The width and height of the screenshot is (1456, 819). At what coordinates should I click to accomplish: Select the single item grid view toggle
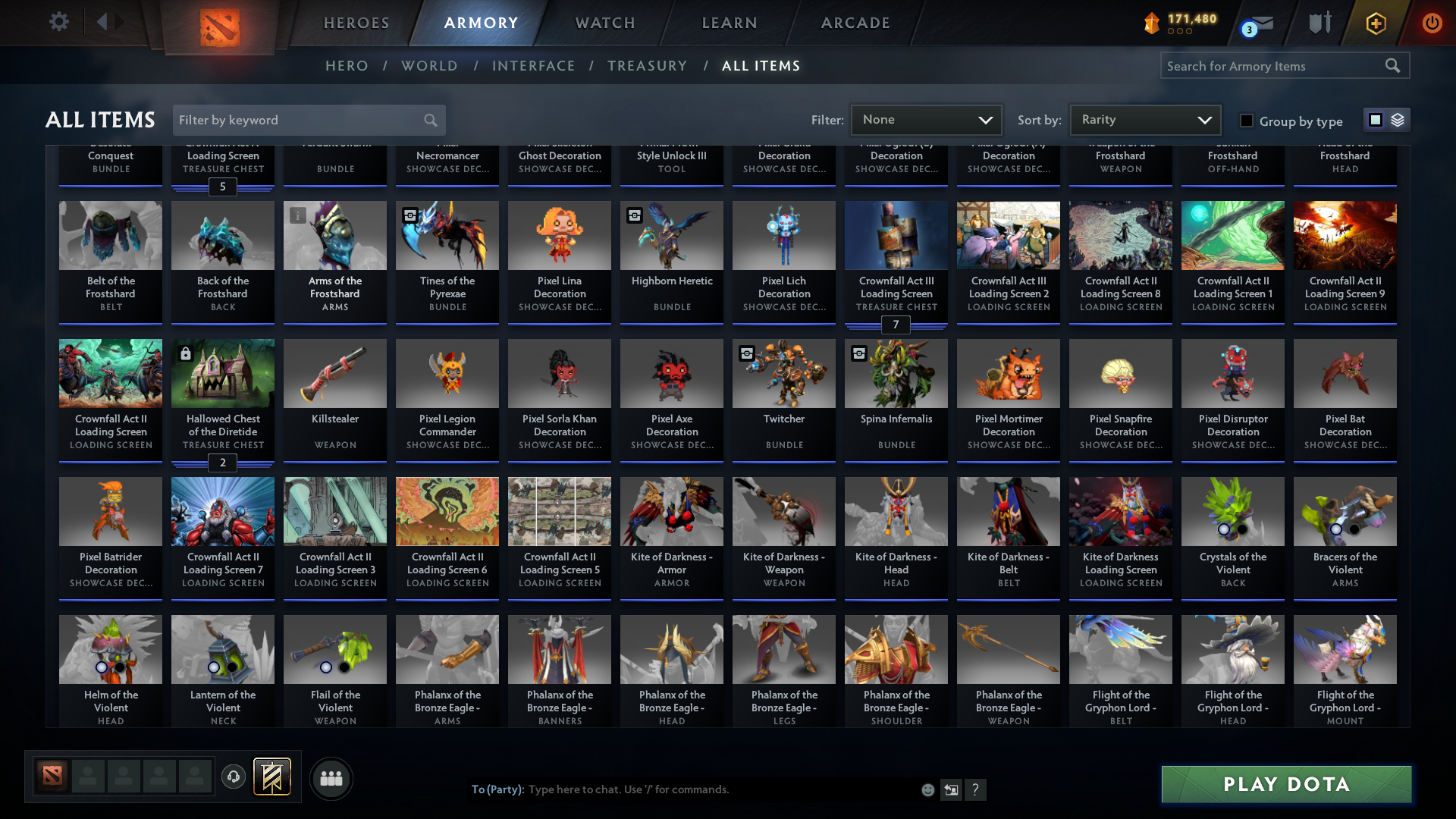click(1376, 119)
